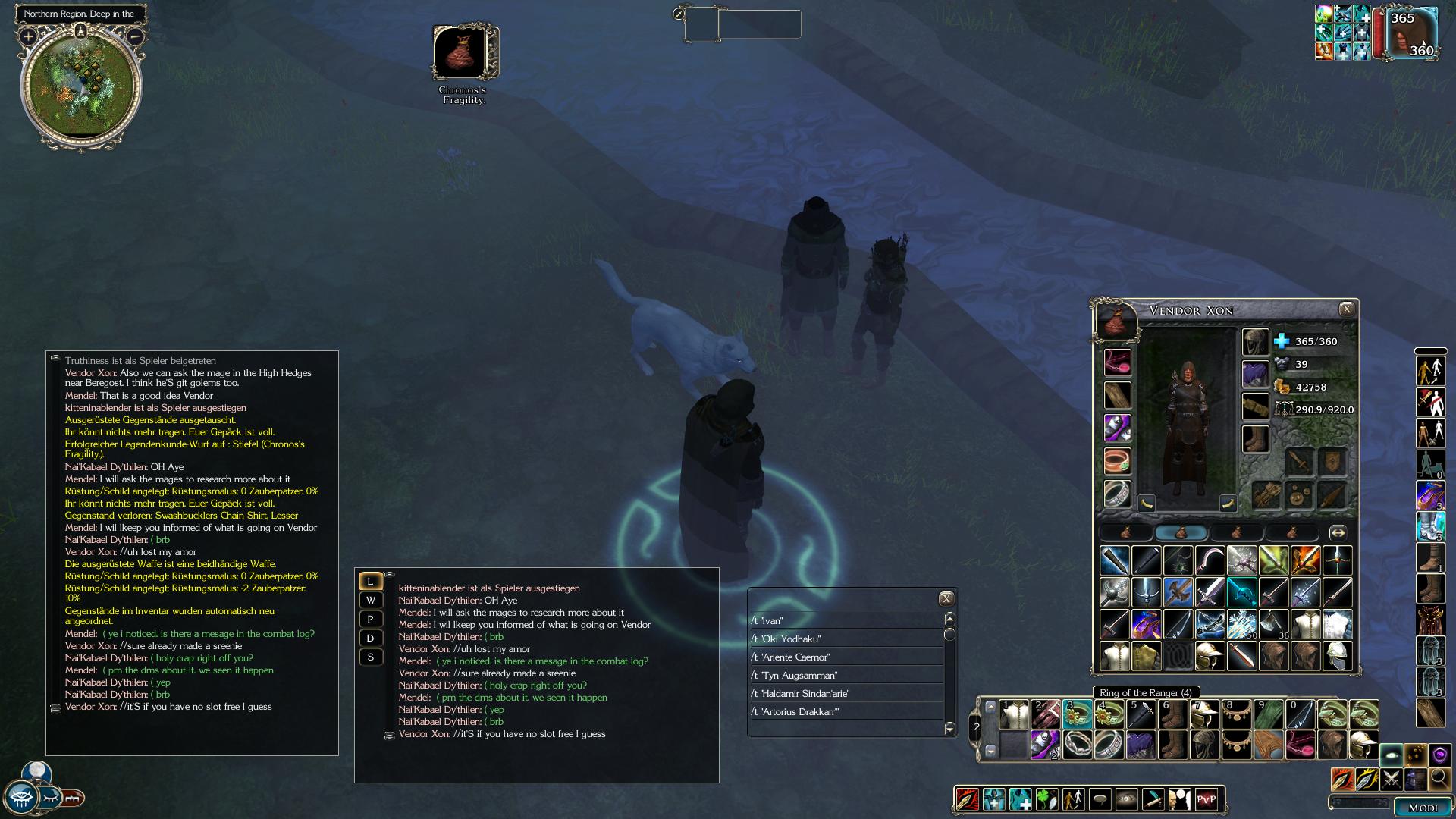Viewport: 1456px width, 819px height.
Task: Select the Chronos's Fragility bag icon
Action: click(x=464, y=52)
